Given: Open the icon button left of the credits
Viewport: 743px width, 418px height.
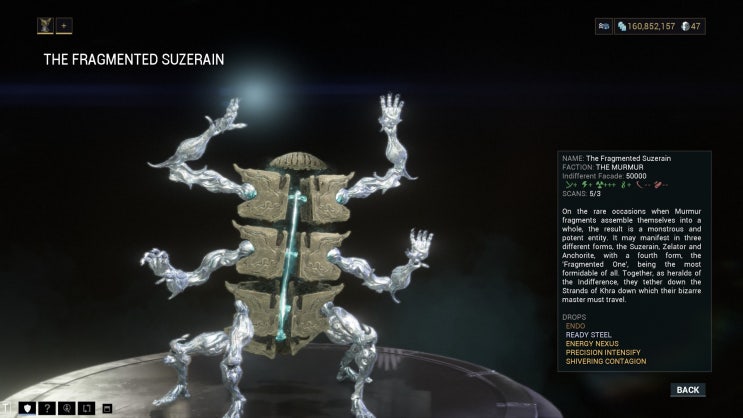Looking at the screenshot, I should 604,26.
